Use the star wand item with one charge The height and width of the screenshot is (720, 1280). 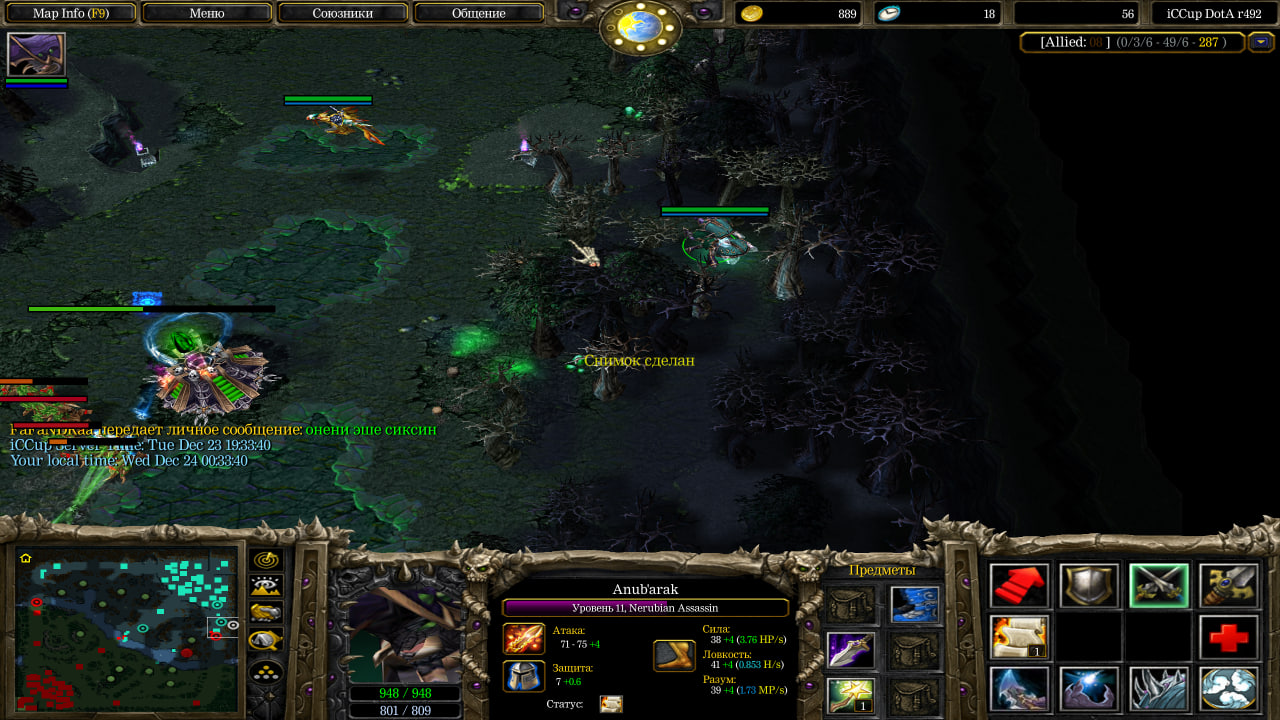tap(851, 695)
